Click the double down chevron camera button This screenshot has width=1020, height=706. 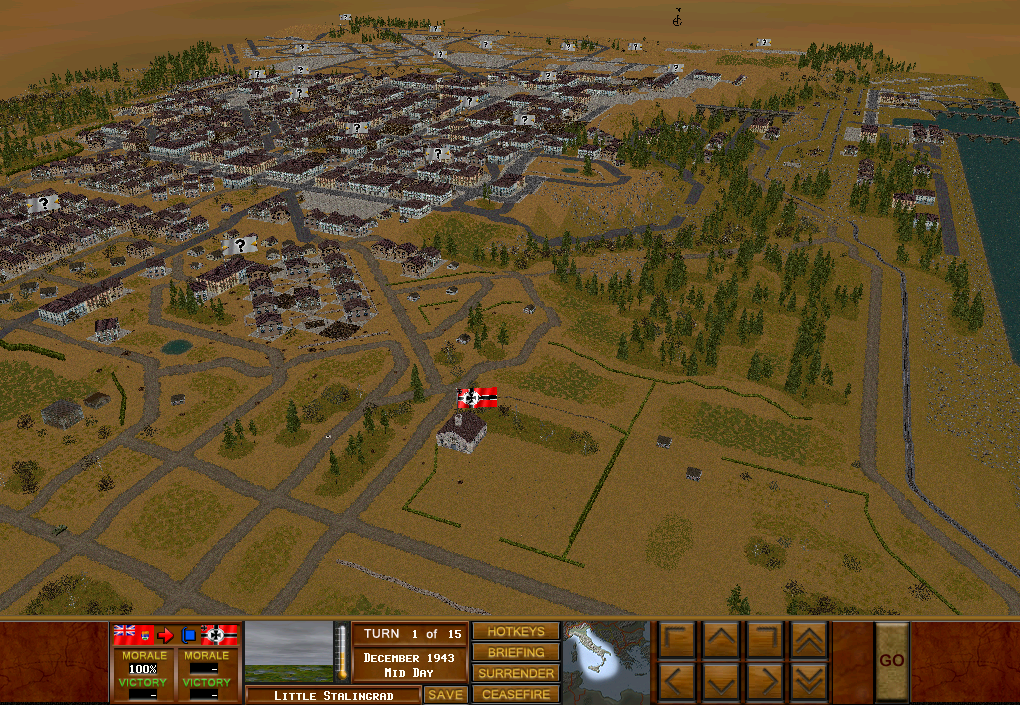(x=809, y=683)
